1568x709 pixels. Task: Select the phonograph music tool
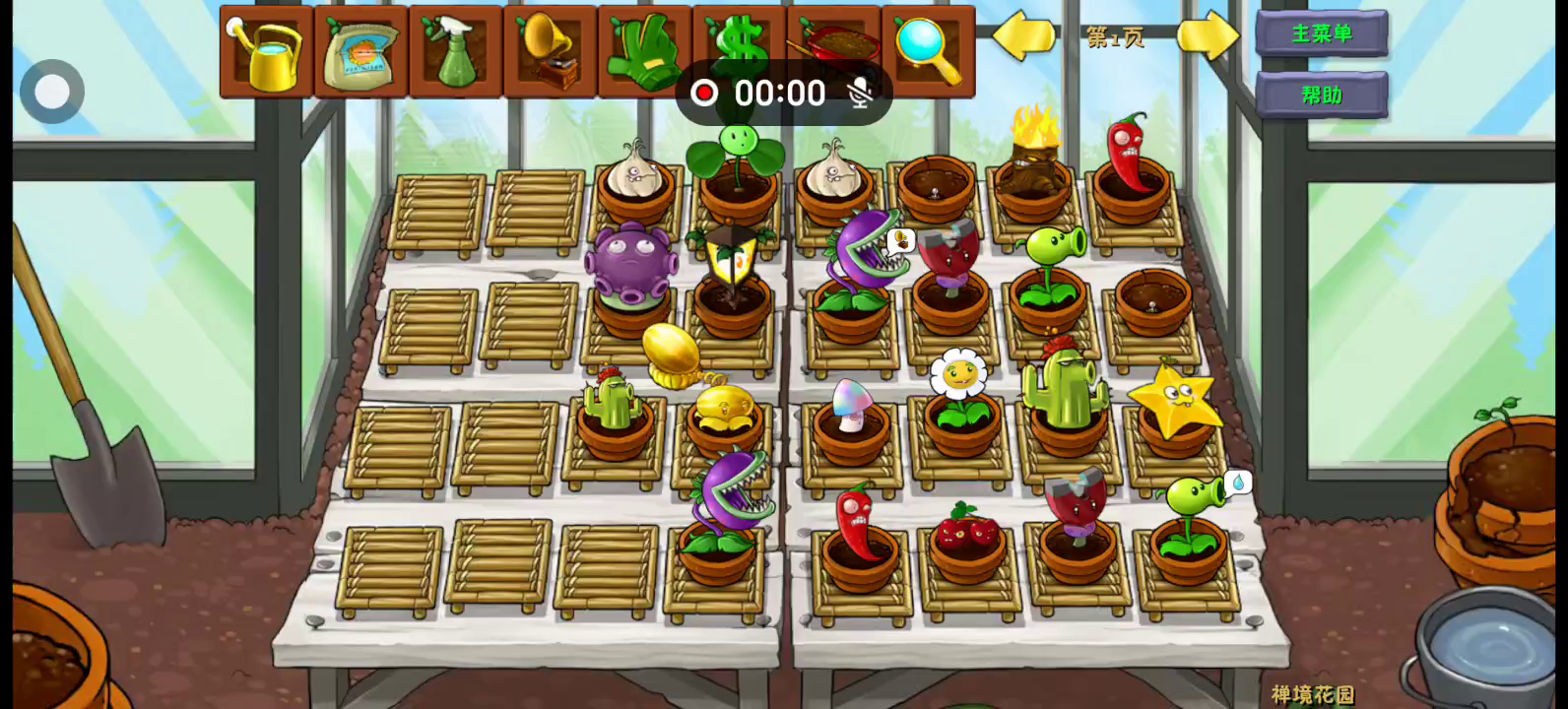550,52
